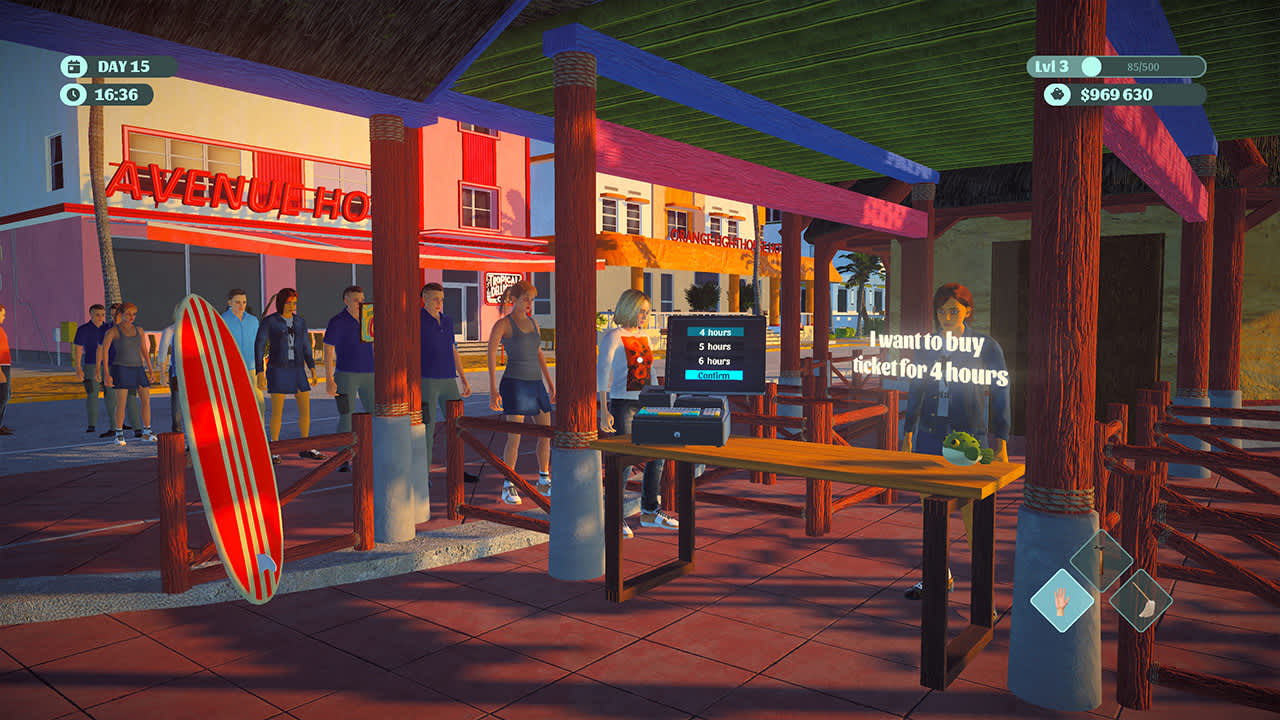Select the hammer building tool icon
This screenshot has height=720, width=1280.
1101,562
